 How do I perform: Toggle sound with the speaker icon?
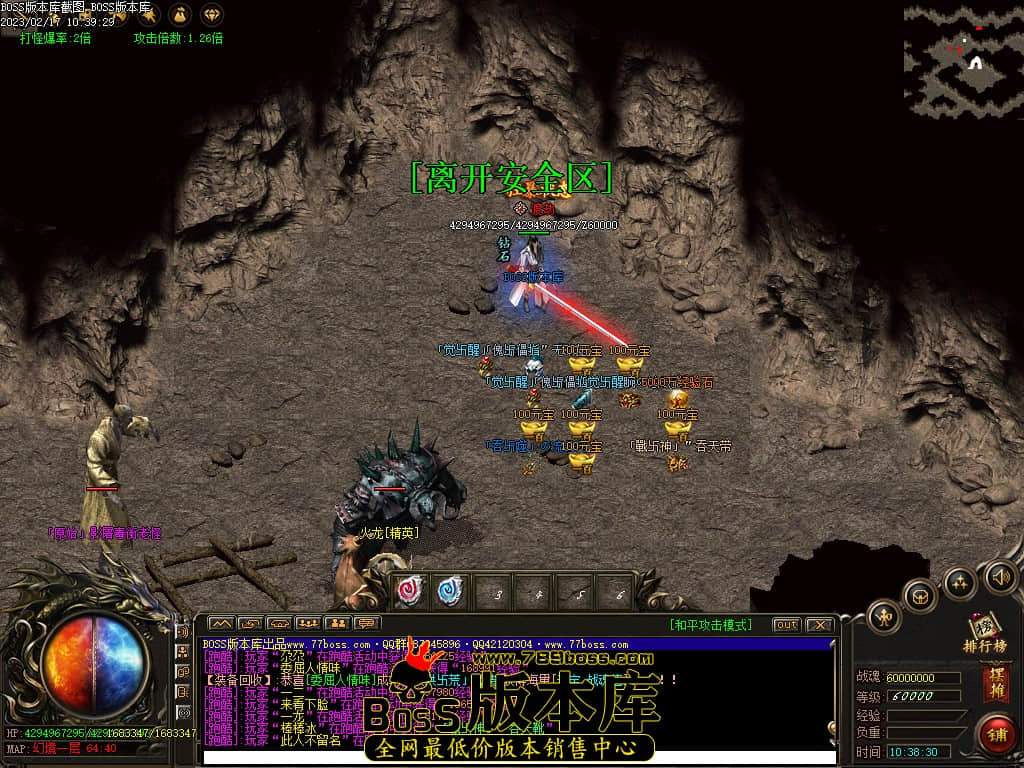(x=1001, y=577)
